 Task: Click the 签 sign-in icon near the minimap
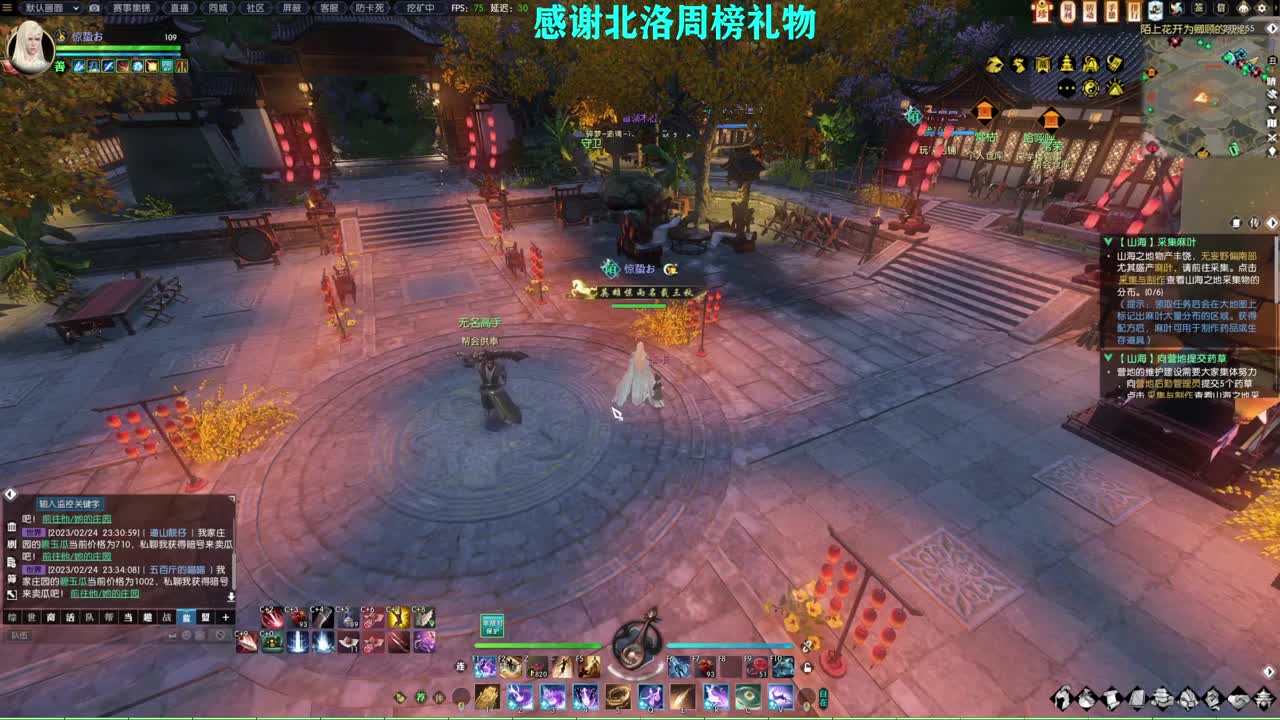(1198, 8)
